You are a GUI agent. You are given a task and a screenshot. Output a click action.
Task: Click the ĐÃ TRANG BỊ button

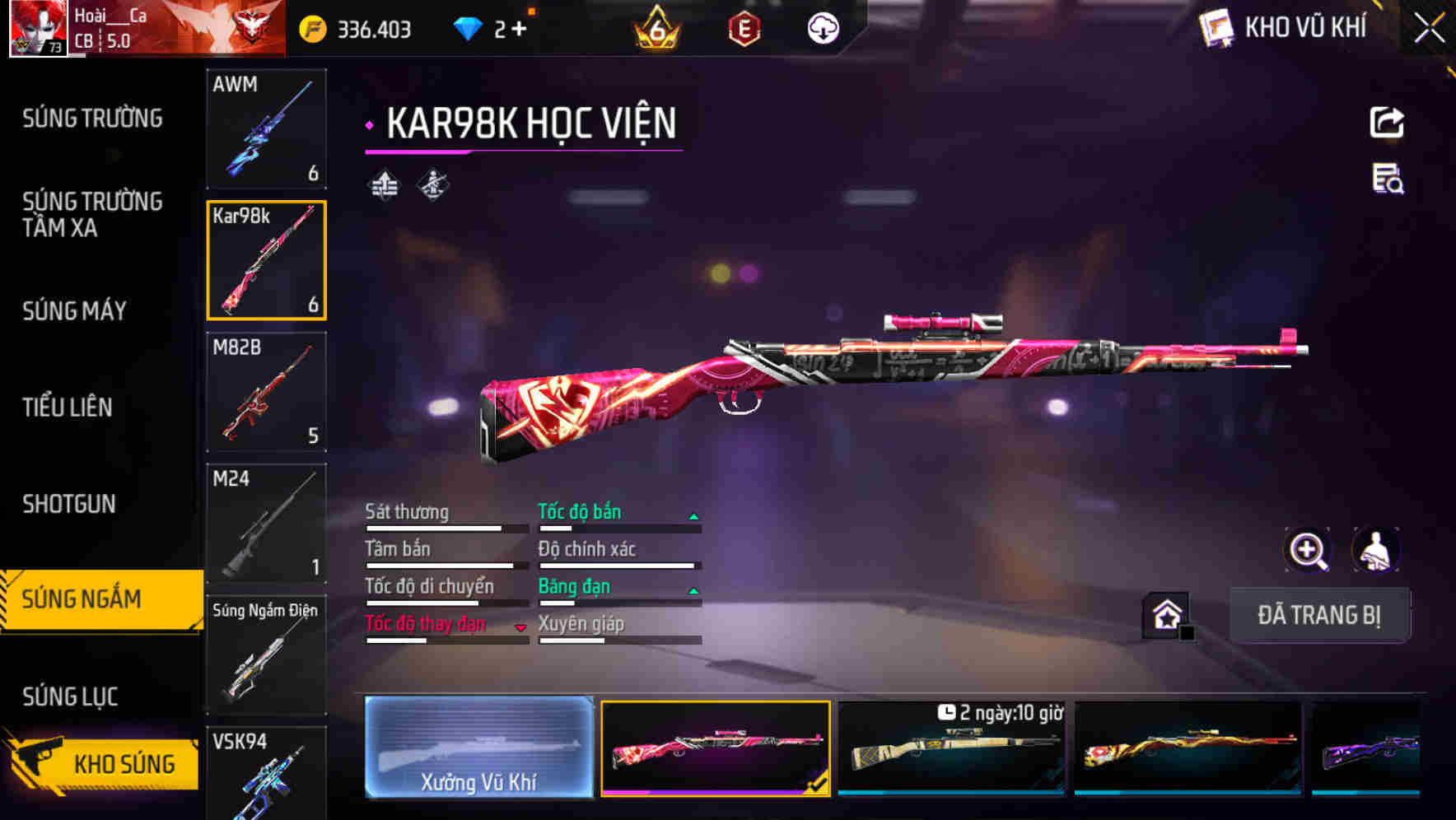[x=1319, y=615]
